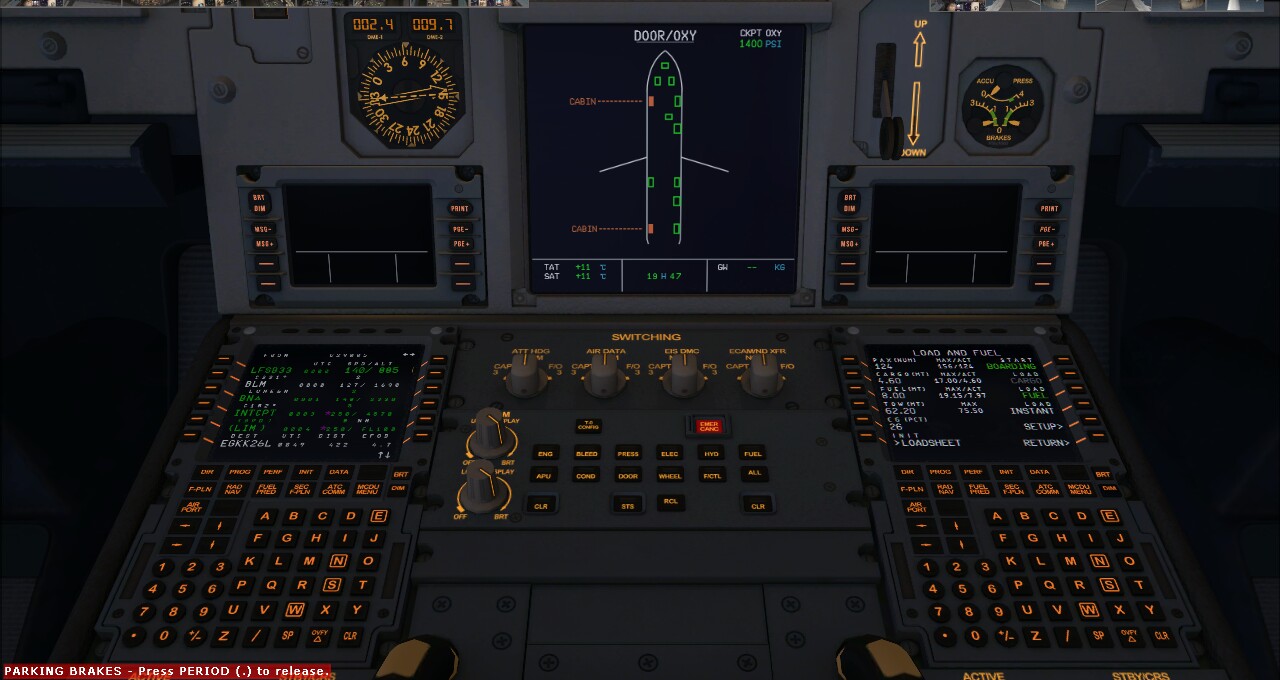Open the HYD system page

[x=711, y=454]
